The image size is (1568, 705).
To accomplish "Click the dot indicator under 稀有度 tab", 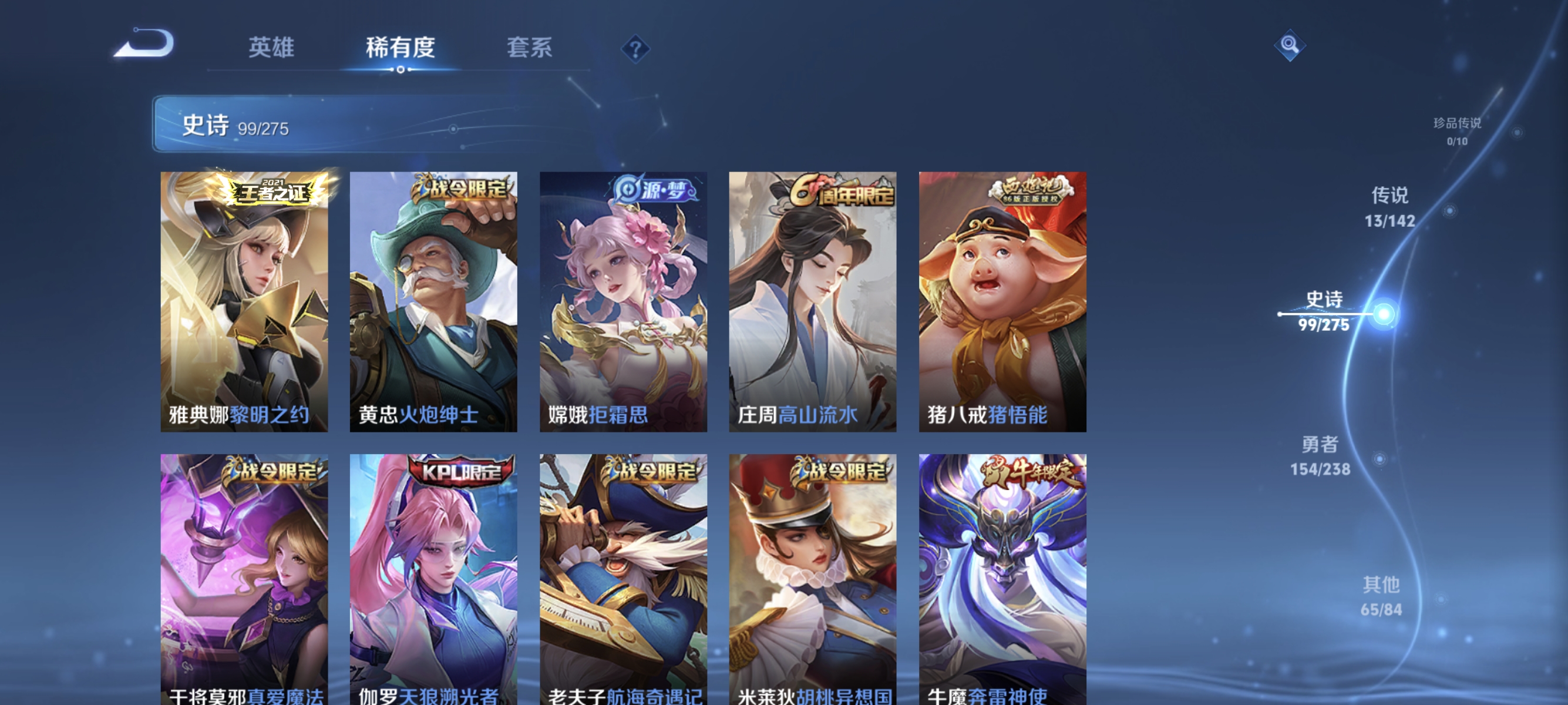I will click(x=401, y=69).
